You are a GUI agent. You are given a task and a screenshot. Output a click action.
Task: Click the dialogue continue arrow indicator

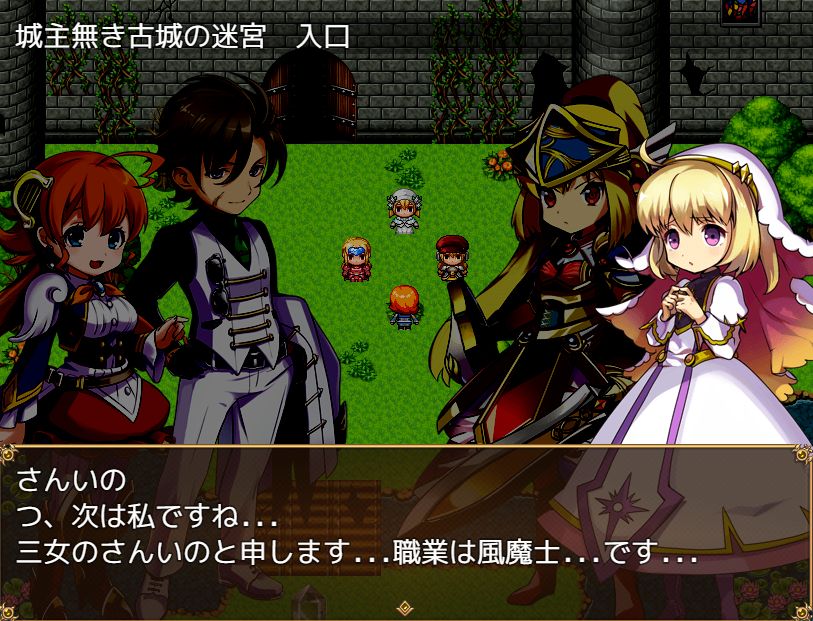click(405, 607)
